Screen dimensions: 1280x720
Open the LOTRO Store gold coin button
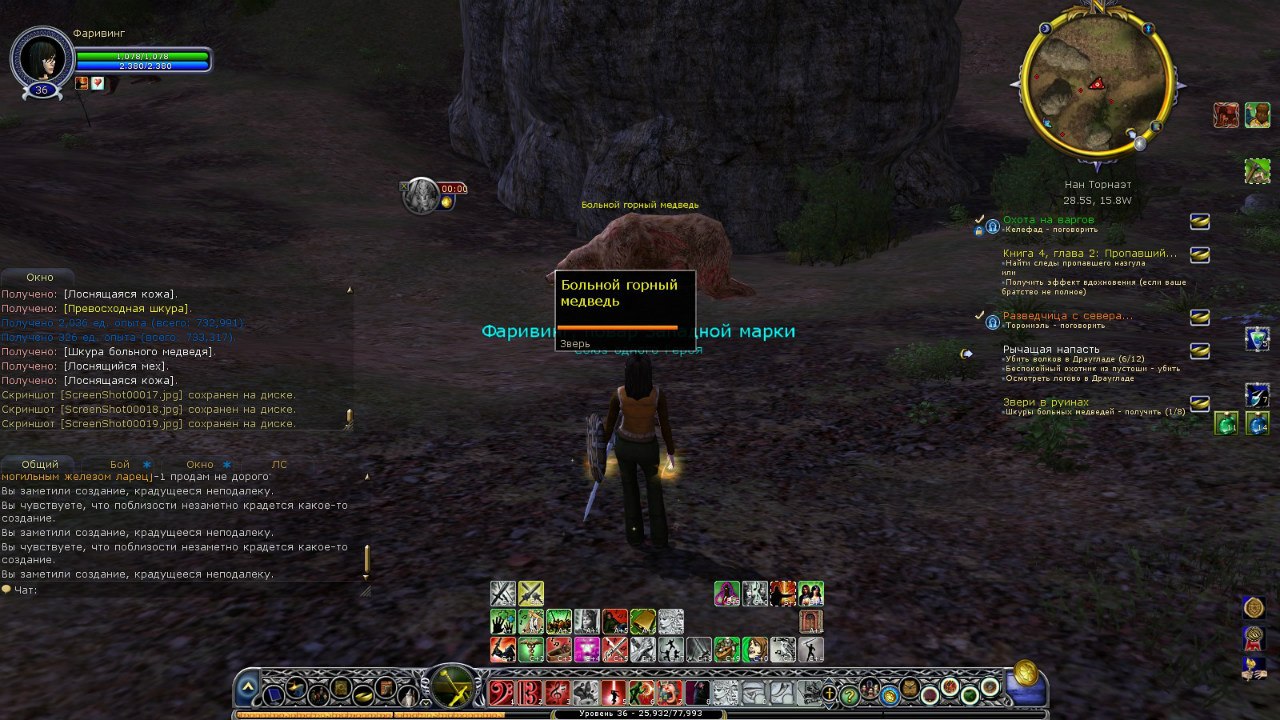pyautogui.click(x=1023, y=673)
